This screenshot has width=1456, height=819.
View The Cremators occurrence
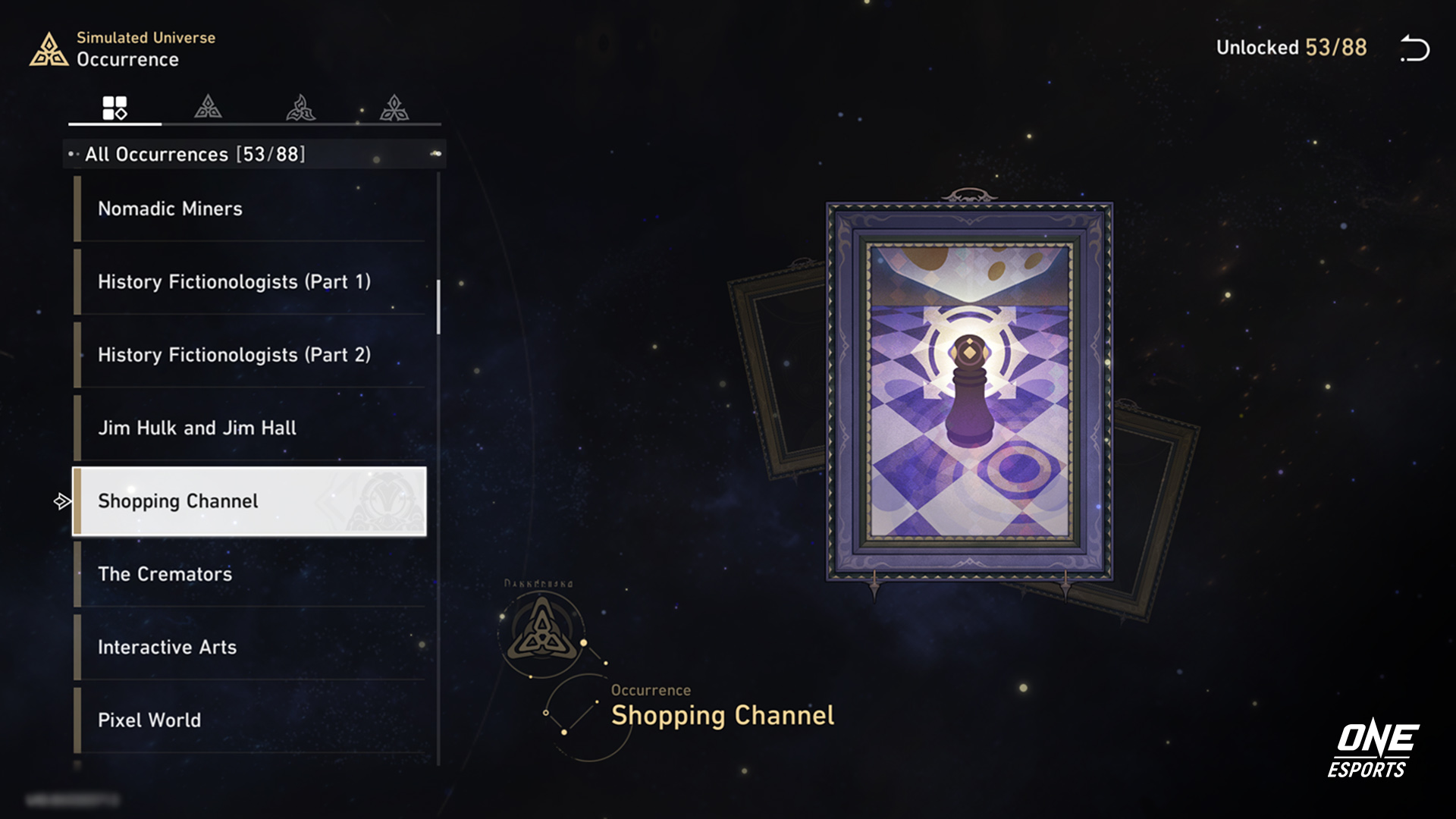click(x=227, y=574)
